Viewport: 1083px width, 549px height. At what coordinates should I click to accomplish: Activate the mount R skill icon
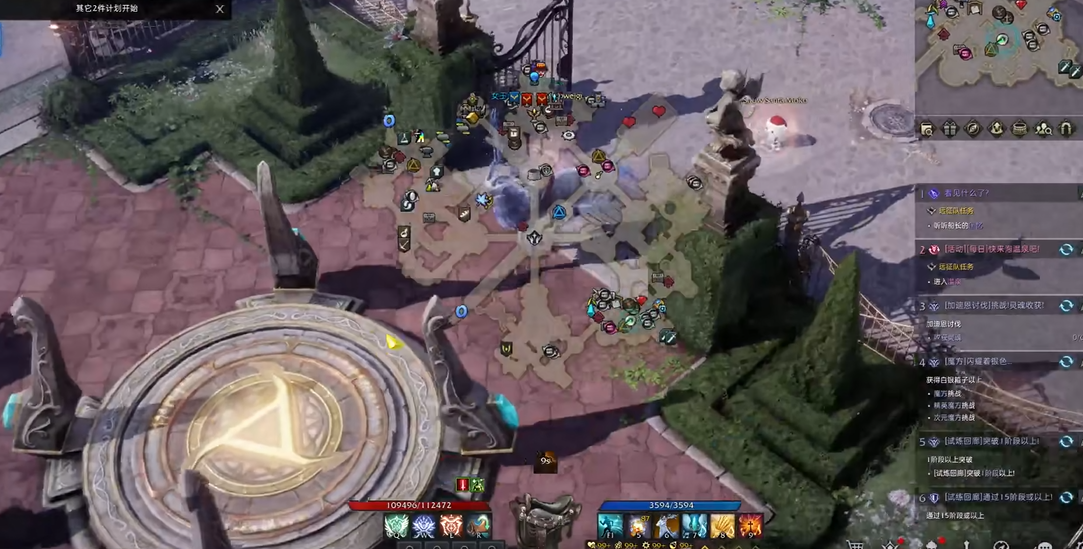(x=478, y=527)
